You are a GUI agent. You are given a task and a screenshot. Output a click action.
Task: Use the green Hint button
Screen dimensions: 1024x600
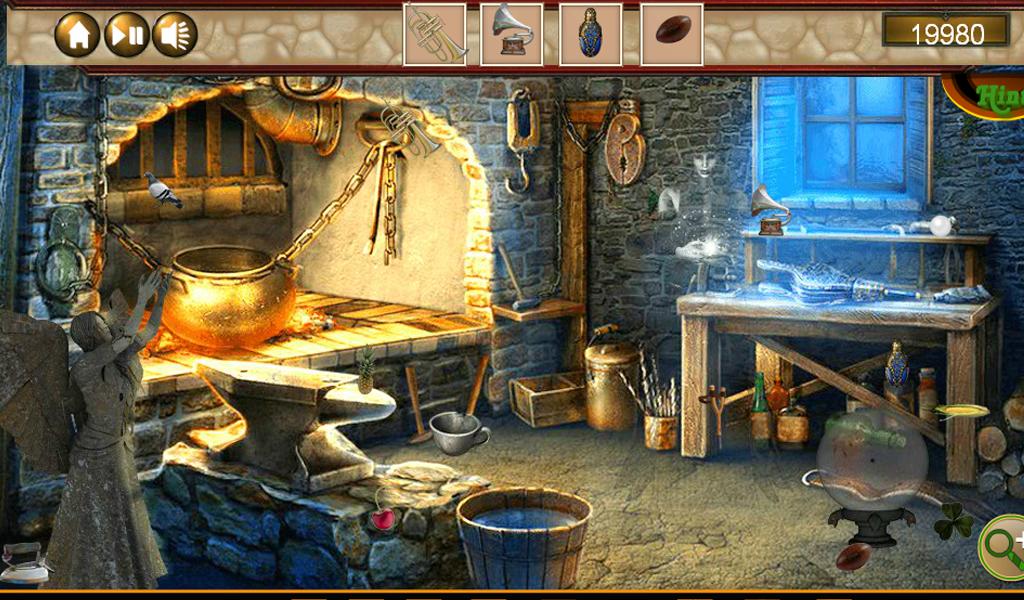[990, 95]
